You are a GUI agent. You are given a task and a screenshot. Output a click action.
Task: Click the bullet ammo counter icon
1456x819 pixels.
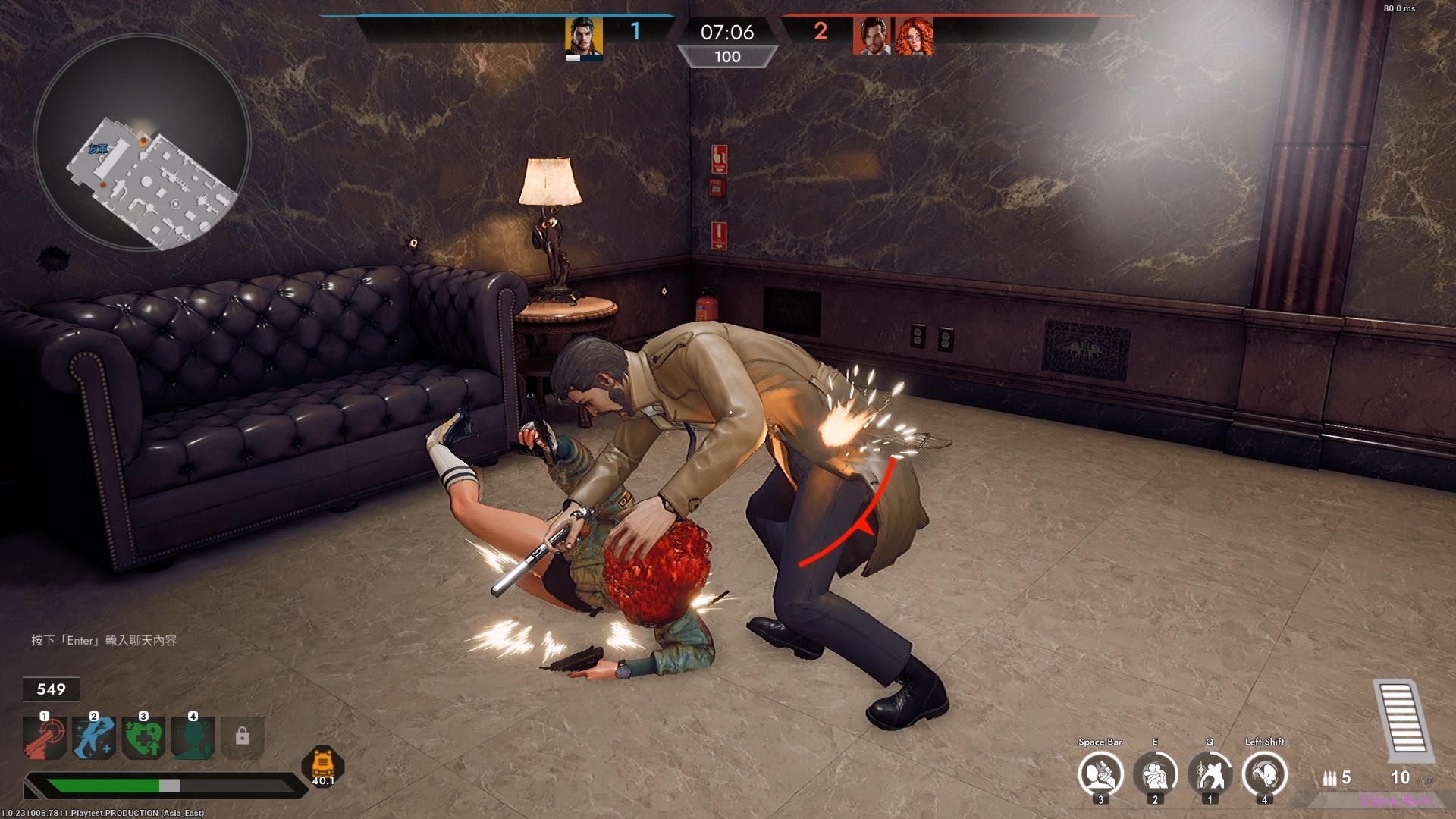1329,778
